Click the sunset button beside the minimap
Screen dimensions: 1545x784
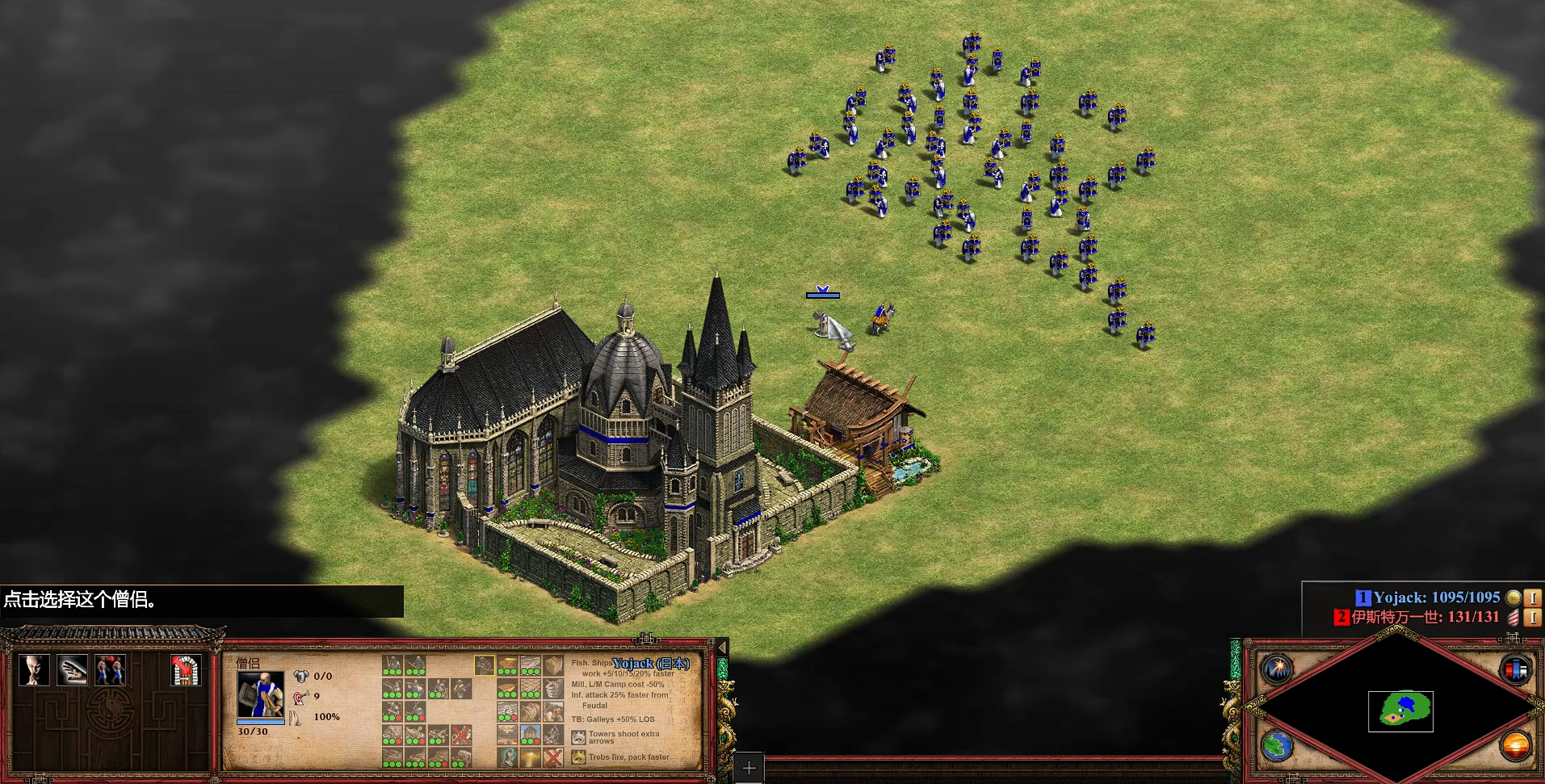click(1514, 745)
